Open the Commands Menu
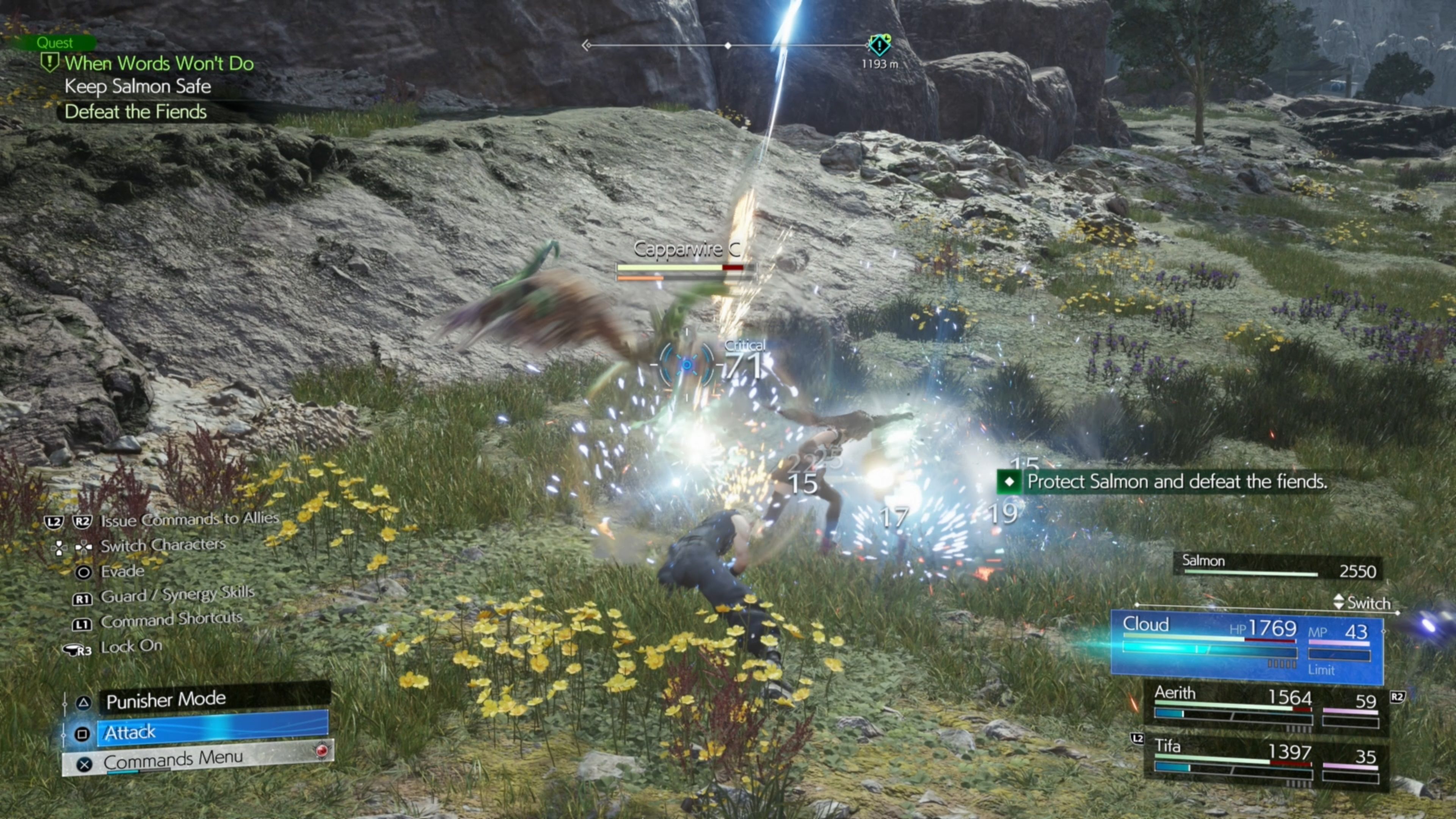Viewport: 1456px width, 819px height. [198, 759]
